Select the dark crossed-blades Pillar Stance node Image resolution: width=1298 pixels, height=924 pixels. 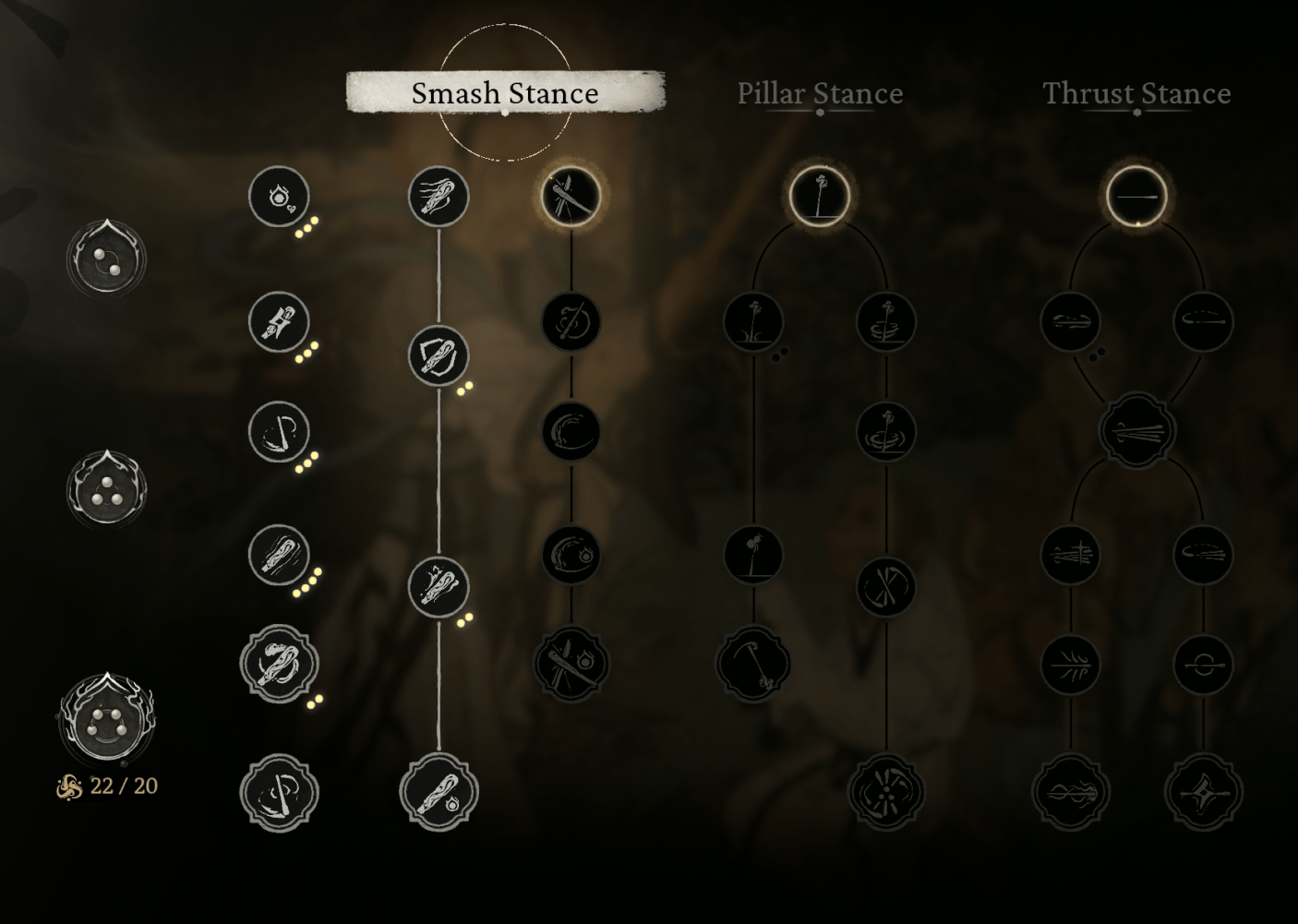click(x=885, y=588)
